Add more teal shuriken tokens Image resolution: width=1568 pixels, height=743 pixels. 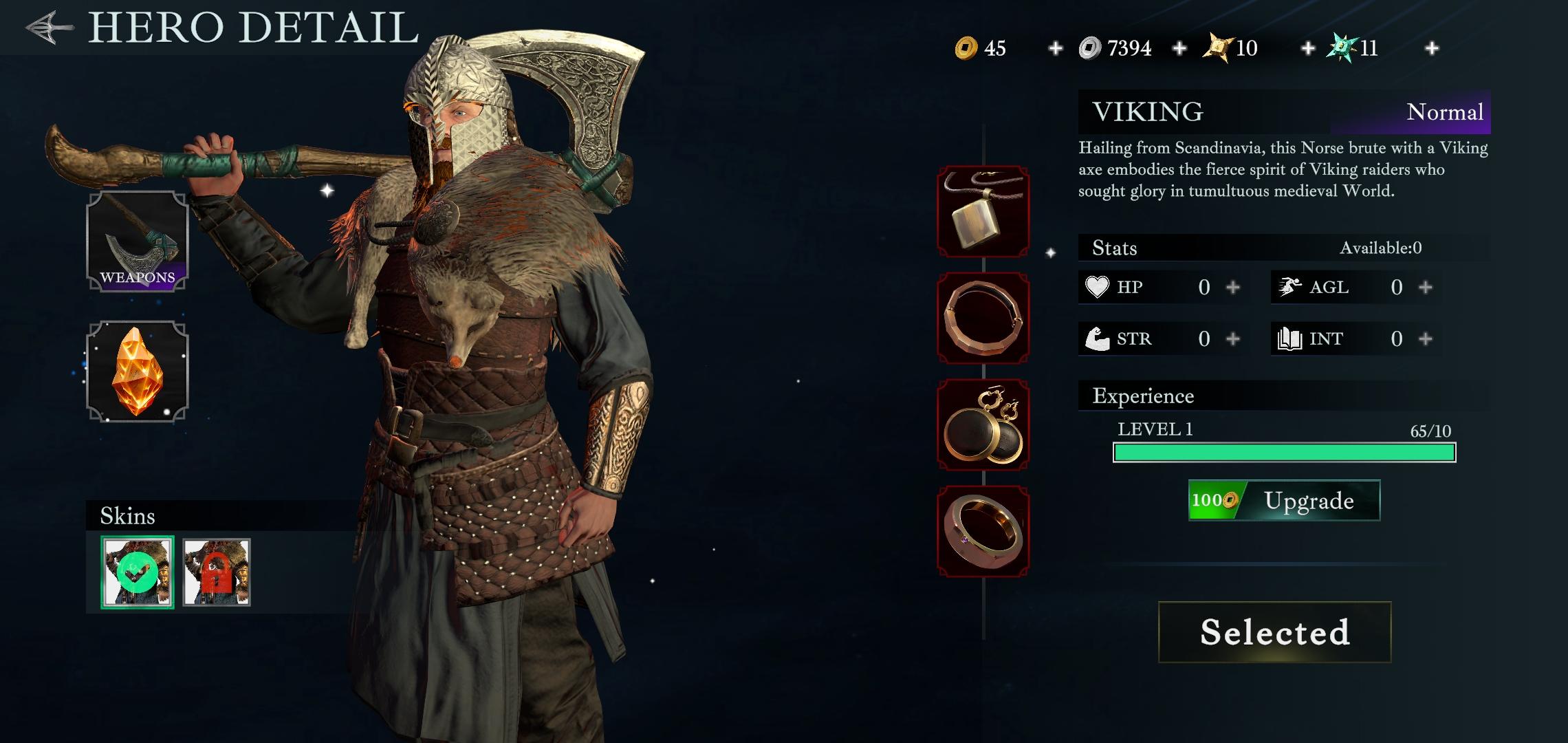pos(1432,48)
